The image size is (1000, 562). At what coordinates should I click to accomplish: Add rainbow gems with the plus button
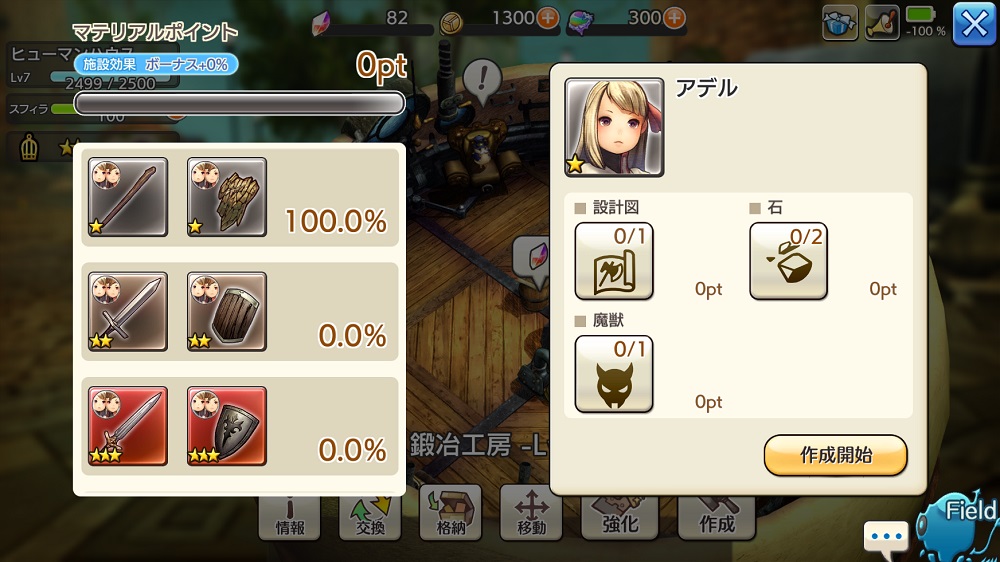[x=675, y=18]
